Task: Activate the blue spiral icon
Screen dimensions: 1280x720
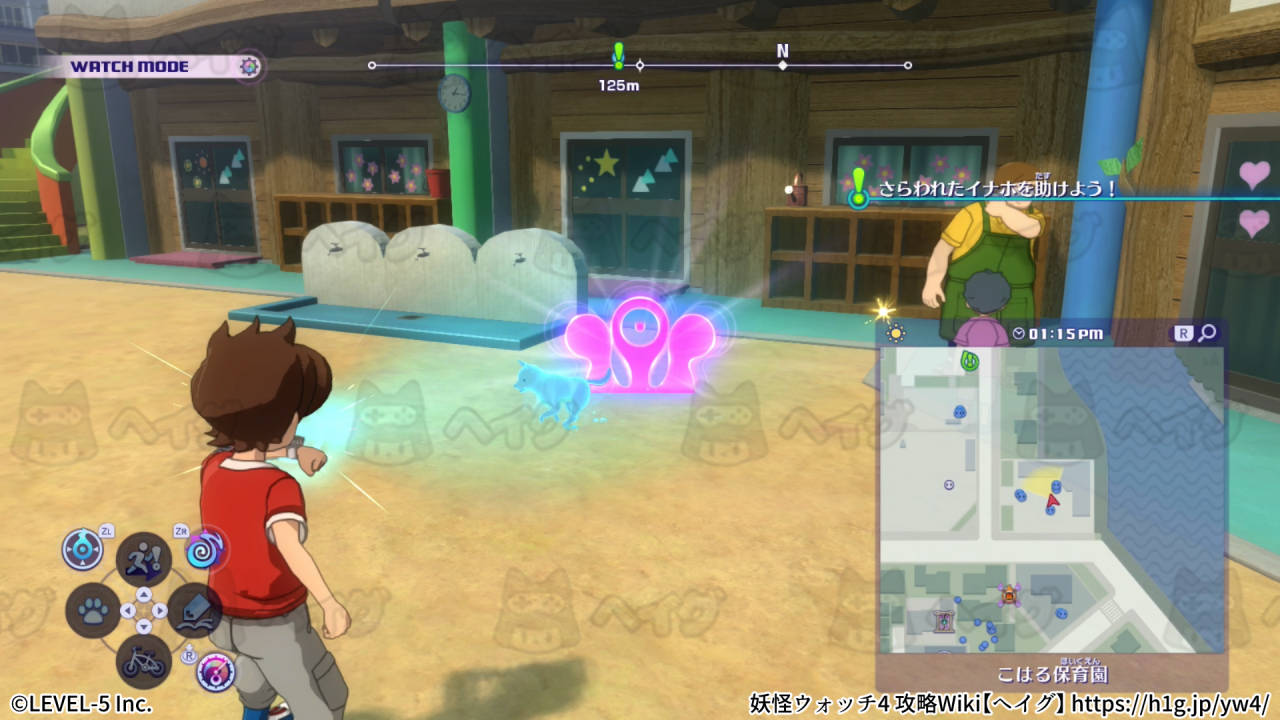Action: click(206, 548)
